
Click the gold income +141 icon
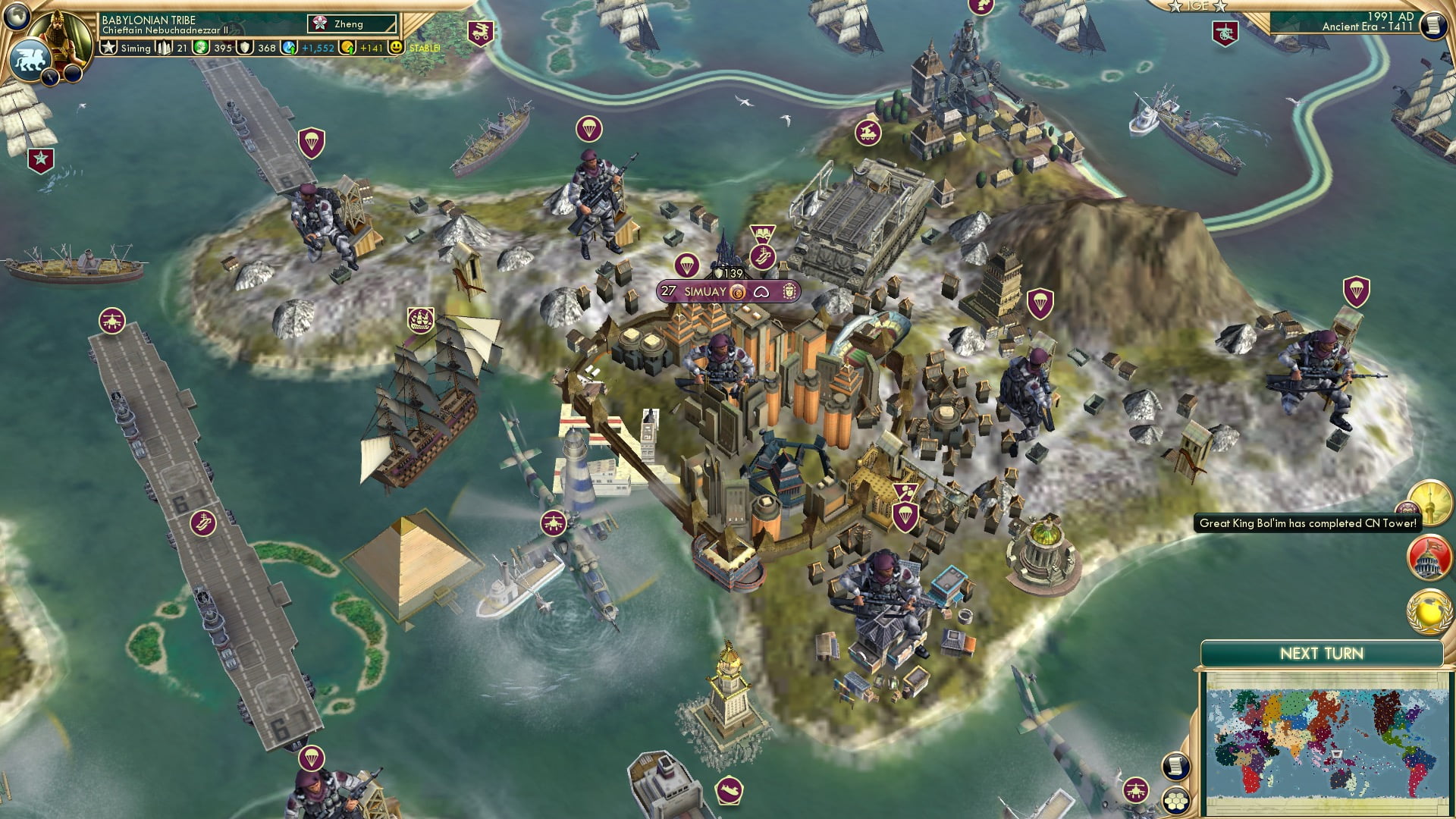click(x=348, y=48)
